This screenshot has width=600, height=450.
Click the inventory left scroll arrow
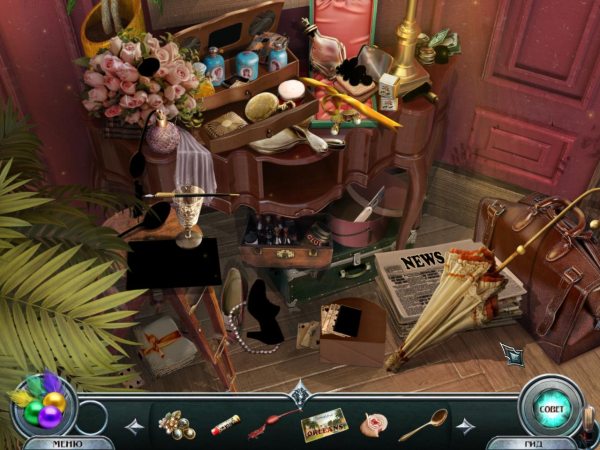coord(134,426)
